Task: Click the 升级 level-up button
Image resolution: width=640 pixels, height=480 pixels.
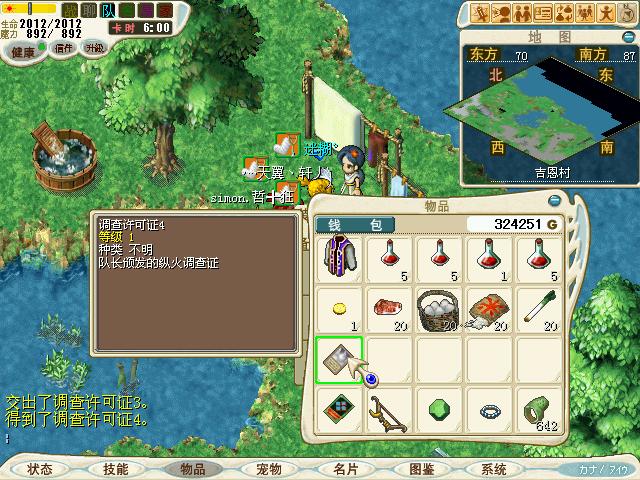Action: pyautogui.click(x=94, y=48)
